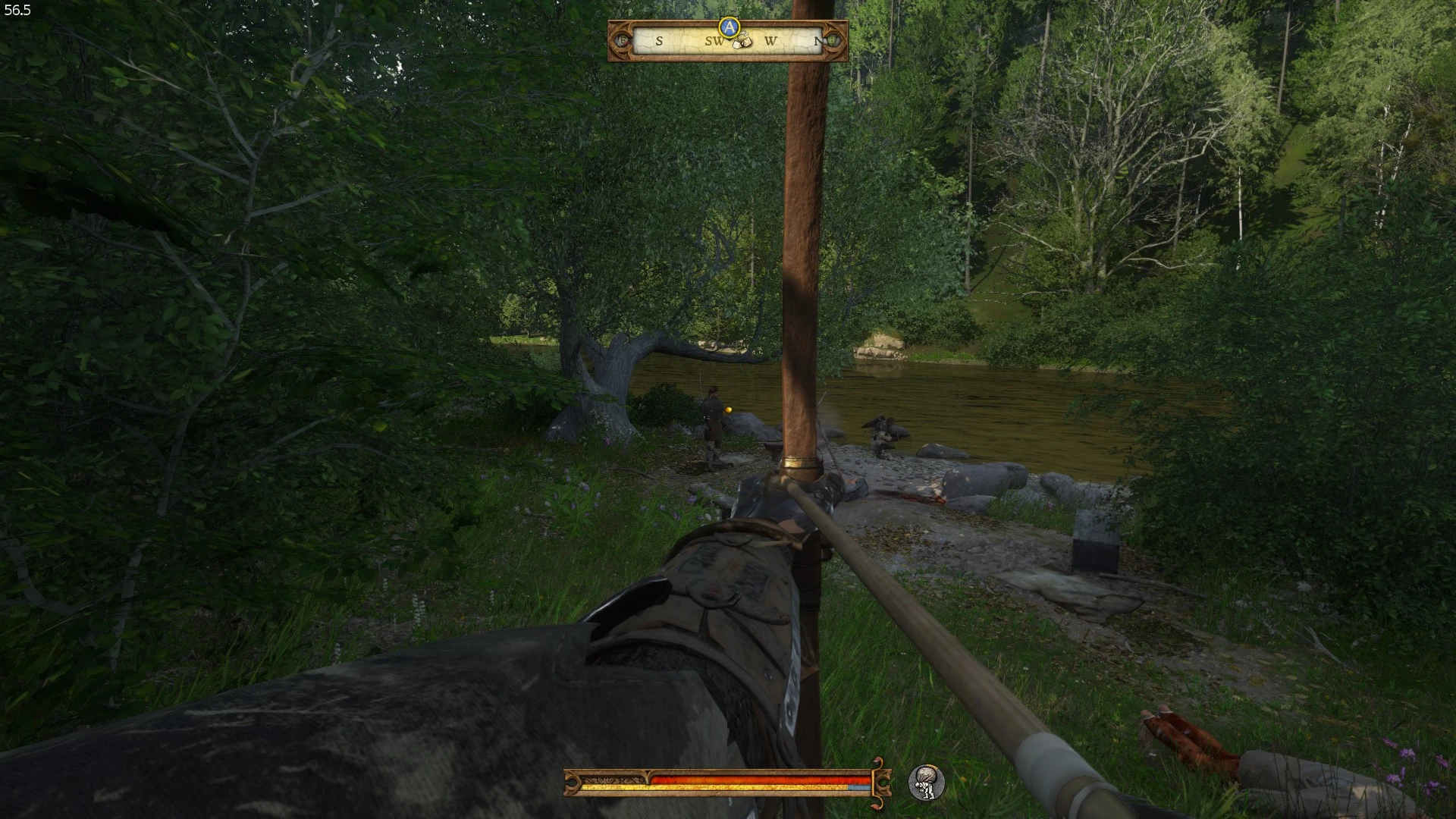Click the "SW" heading on the compass
The image size is (1456, 819).
pyautogui.click(x=714, y=41)
